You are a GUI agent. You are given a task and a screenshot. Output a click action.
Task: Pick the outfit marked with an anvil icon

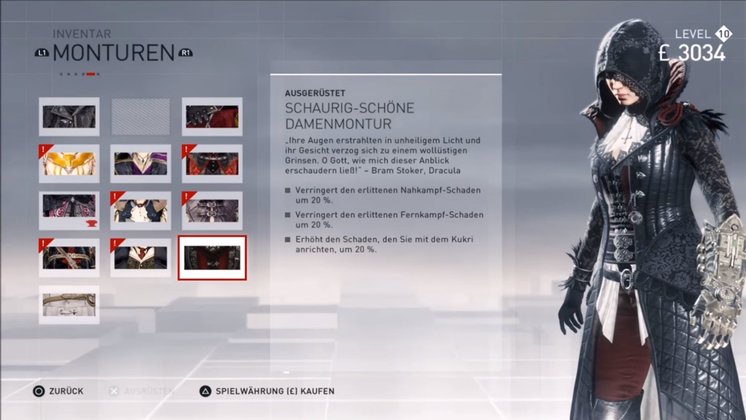(x=69, y=210)
